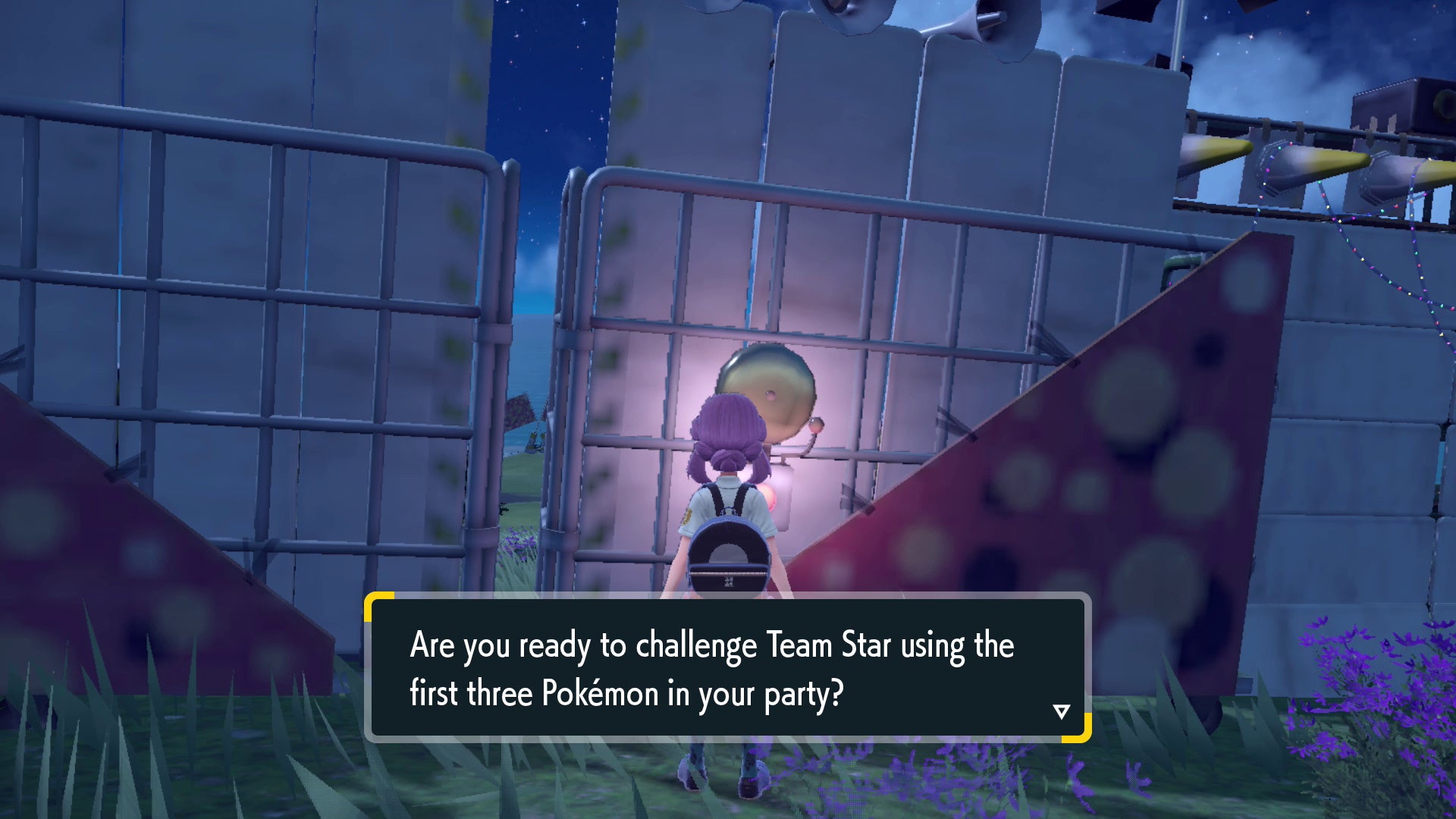Click the dialog advance arrow
Image resolution: width=1456 pixels, height=819 pixels.
coord(1061,711)
